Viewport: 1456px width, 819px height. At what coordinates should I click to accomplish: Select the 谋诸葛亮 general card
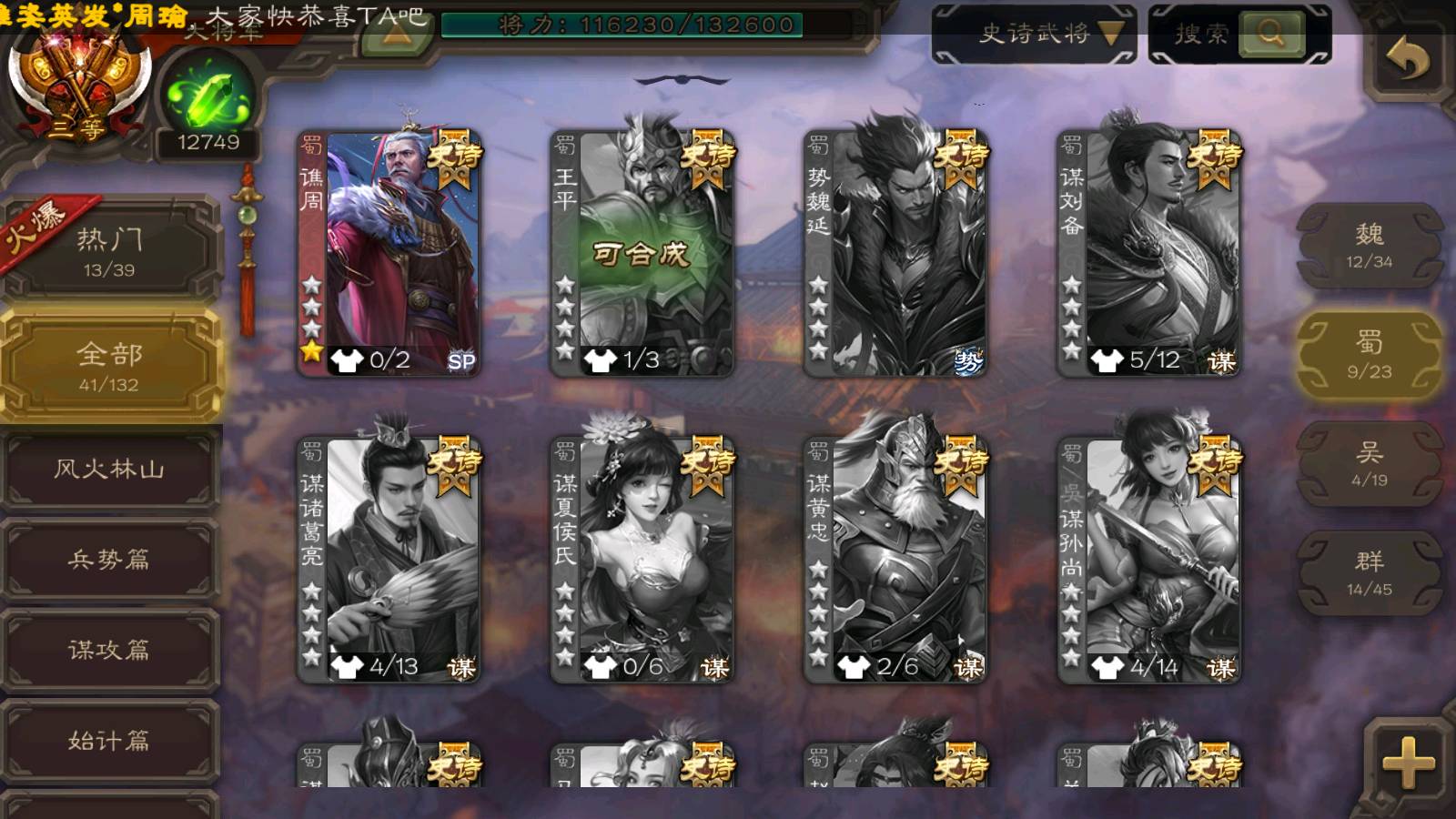click(389, 559)
